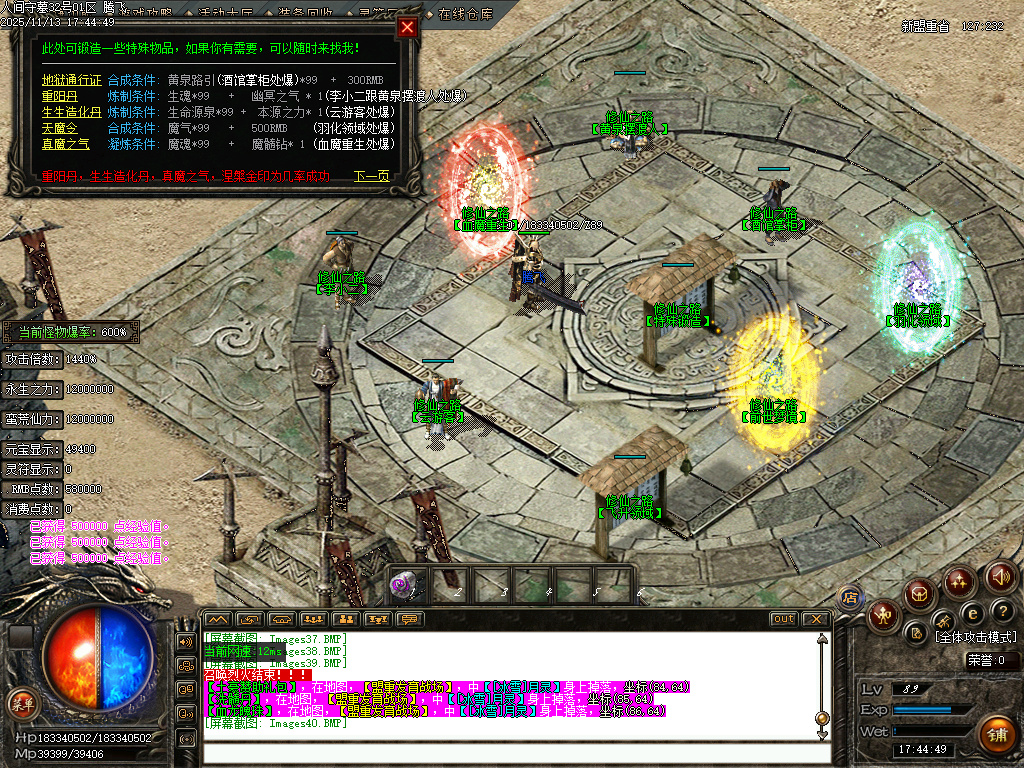Go to the next page via 下一页
This screenshot has width=1024, height=768.
click(371, 176)
